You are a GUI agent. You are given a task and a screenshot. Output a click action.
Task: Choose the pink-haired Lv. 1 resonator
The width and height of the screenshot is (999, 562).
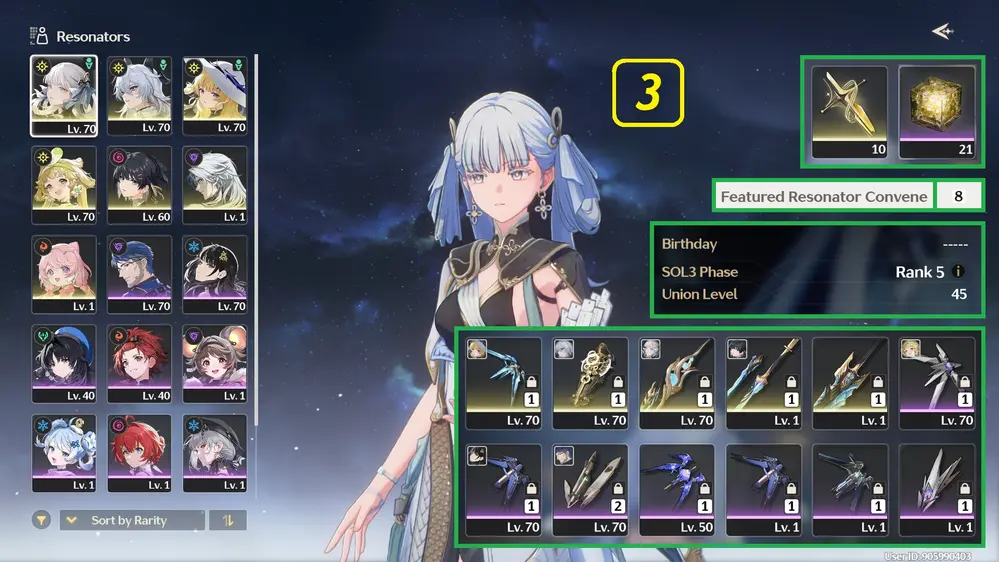(64, 274)
